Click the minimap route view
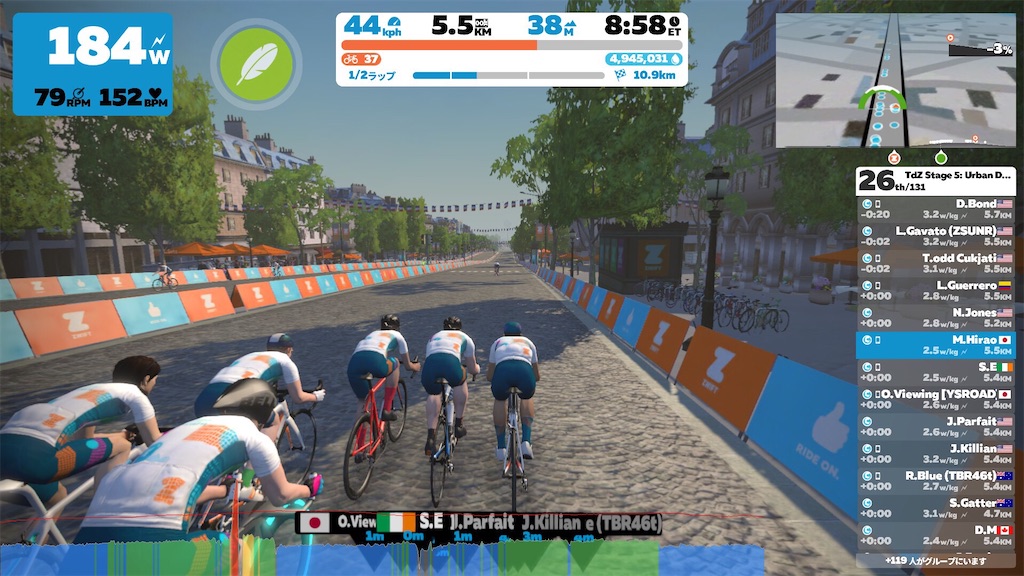1024x576 pixels. tap(895, 81)
